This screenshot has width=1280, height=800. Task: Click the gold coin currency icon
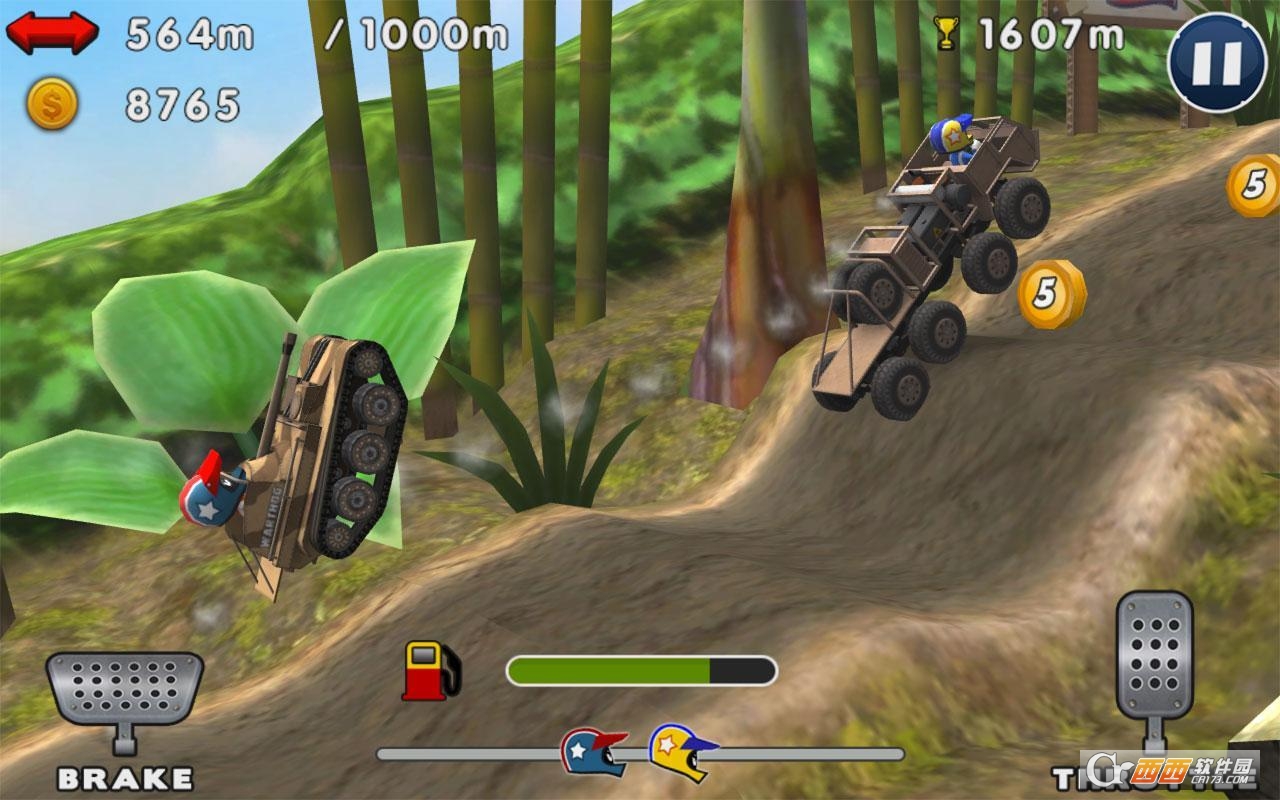pyautogui.click(x=52, y=100)
